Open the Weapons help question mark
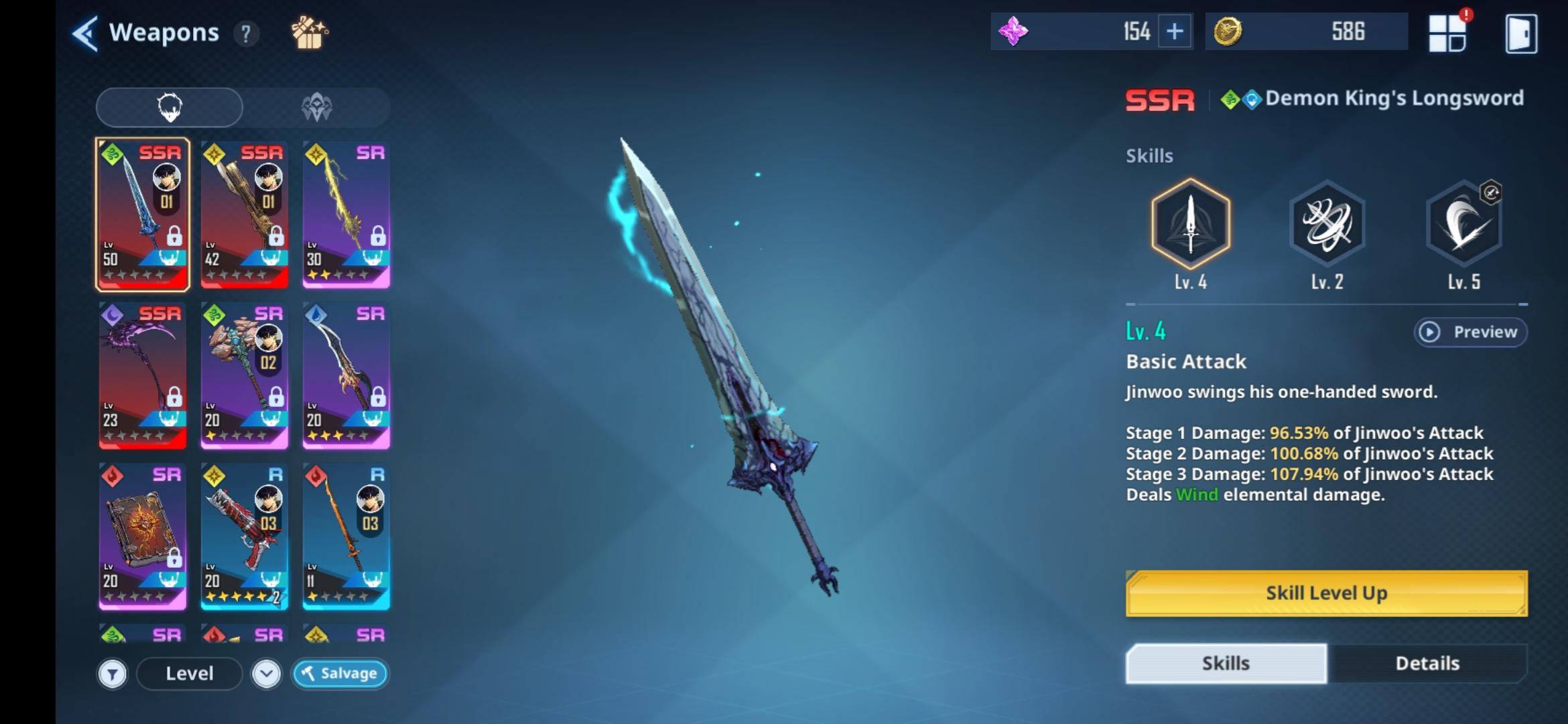The image size is (1568, 724). coord(246,34)
